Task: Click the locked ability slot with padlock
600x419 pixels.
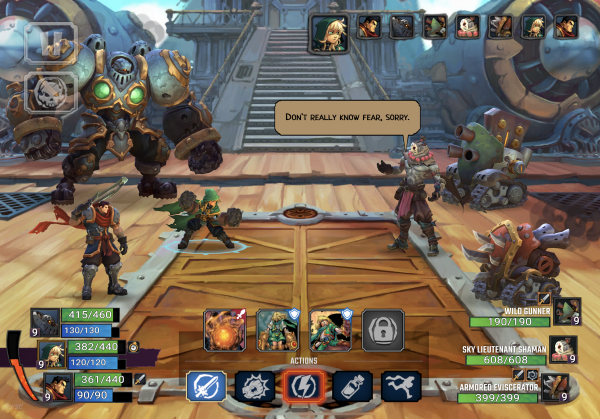Action: click(x=384, y=328)
